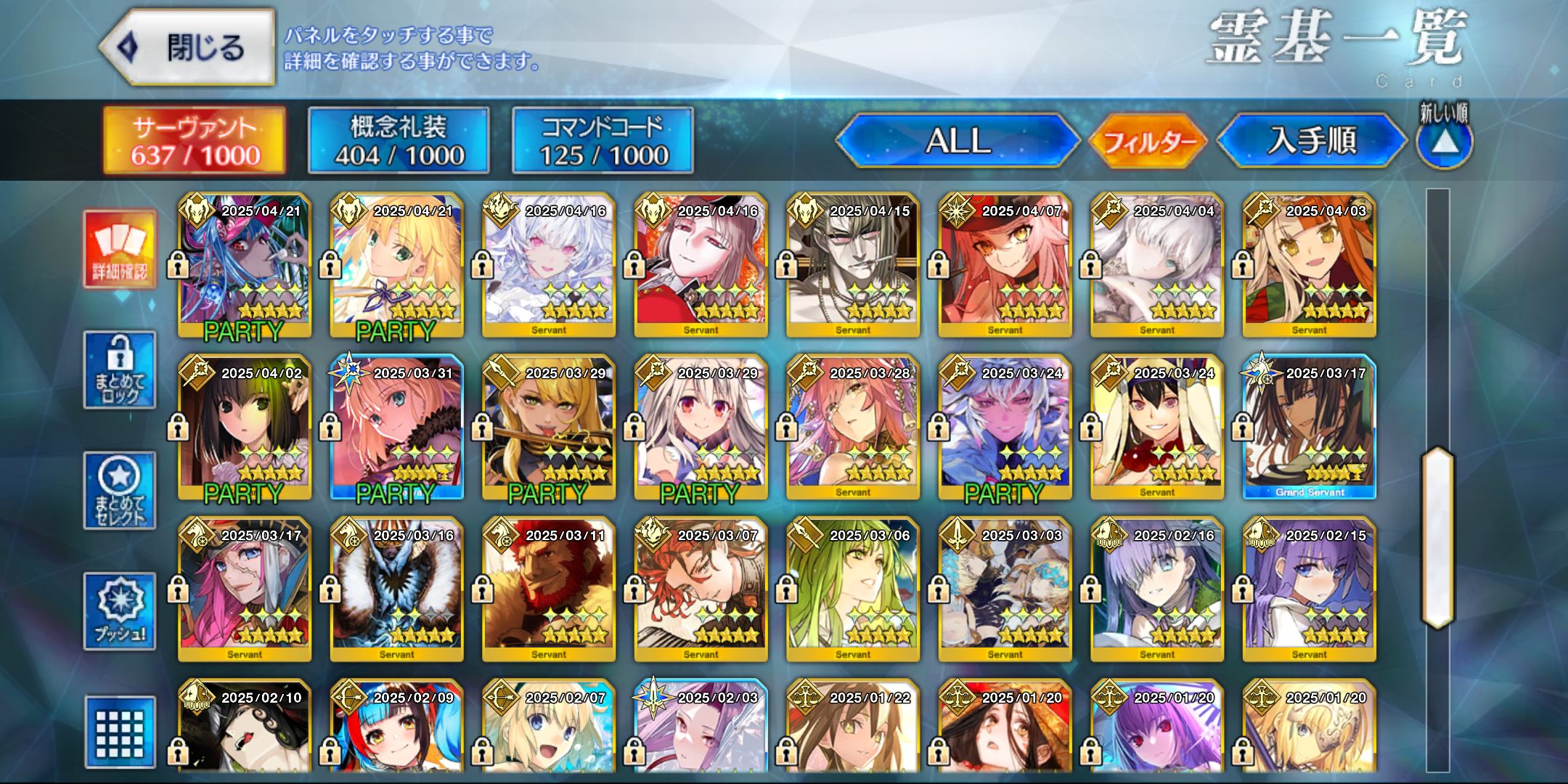Choose the まとめてロック bulk lock button
1568x784 pixels.
(x=120, y=370)
